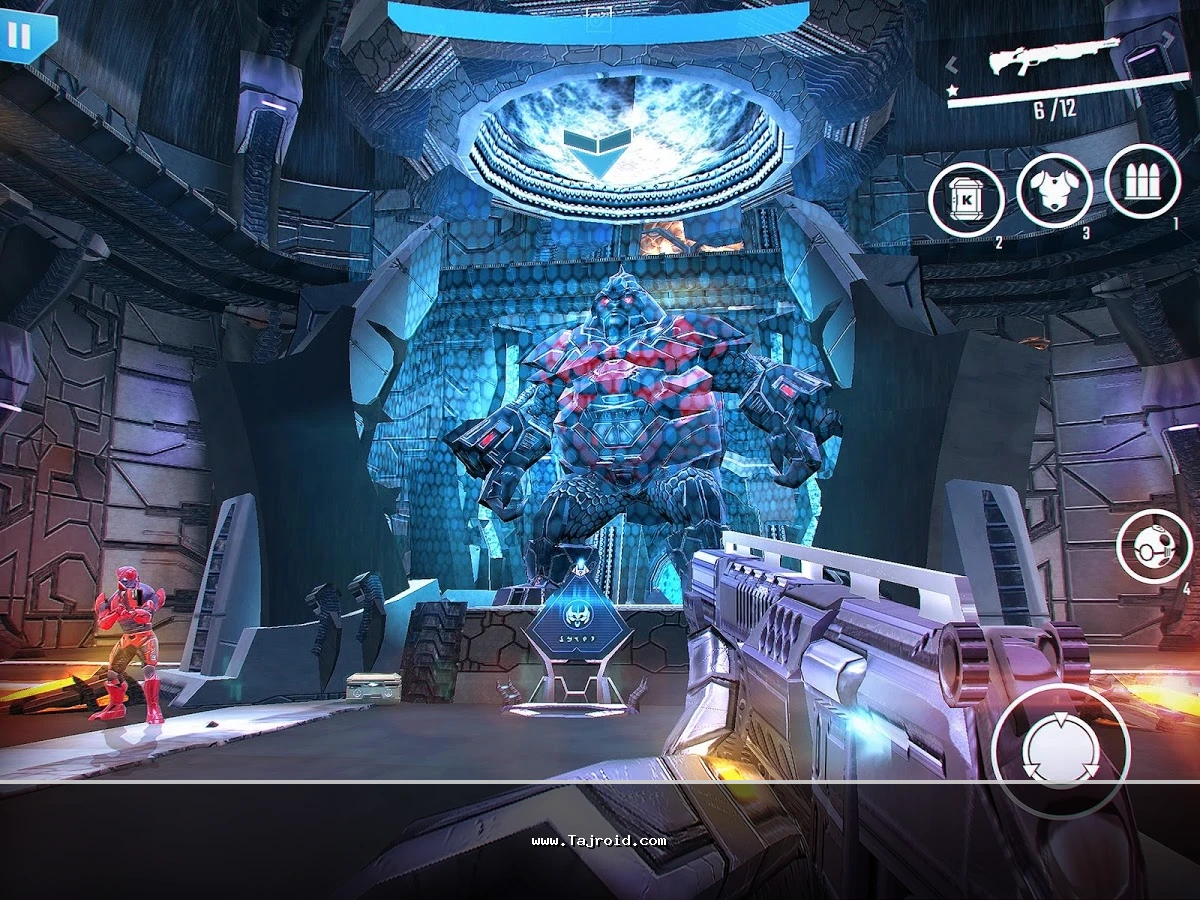Viewport: 1200px width, 900px height.
Task: Pause the game
Action: tap(19, 37)
